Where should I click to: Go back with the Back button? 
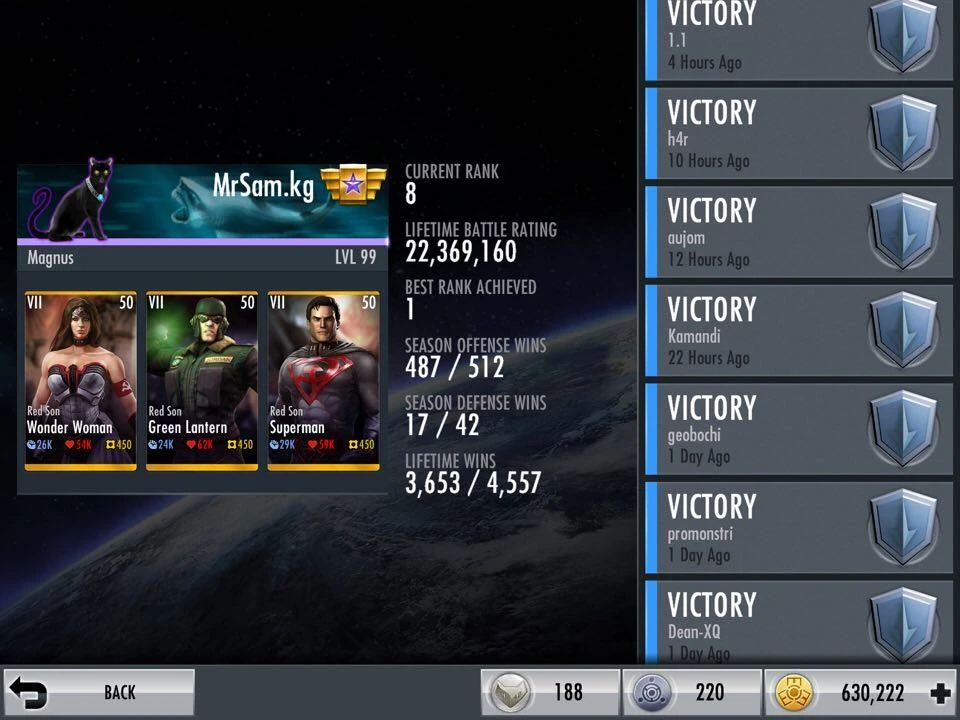(x=98, y=692)
